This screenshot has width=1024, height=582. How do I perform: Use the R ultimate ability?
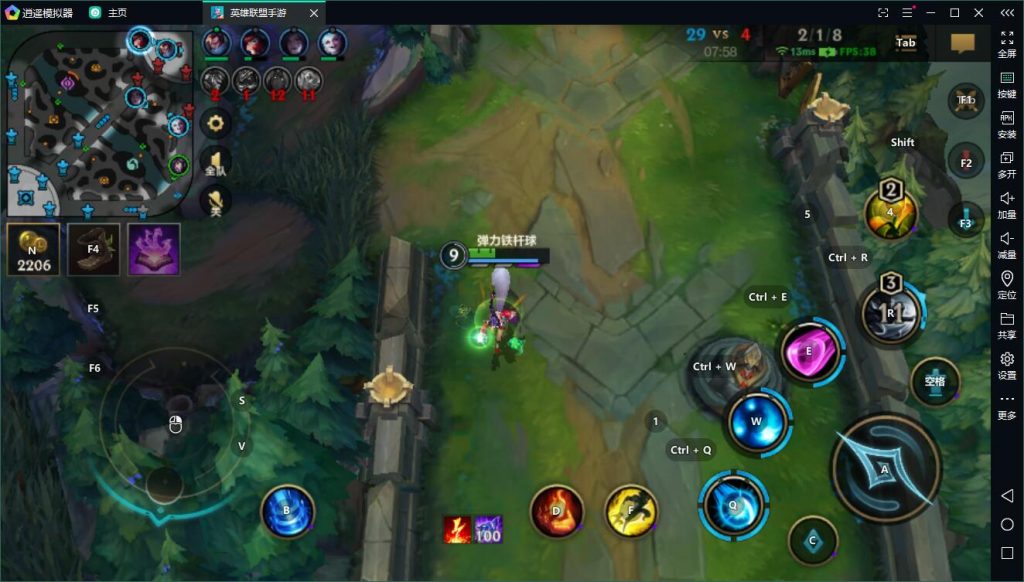[x=890, y=313]
